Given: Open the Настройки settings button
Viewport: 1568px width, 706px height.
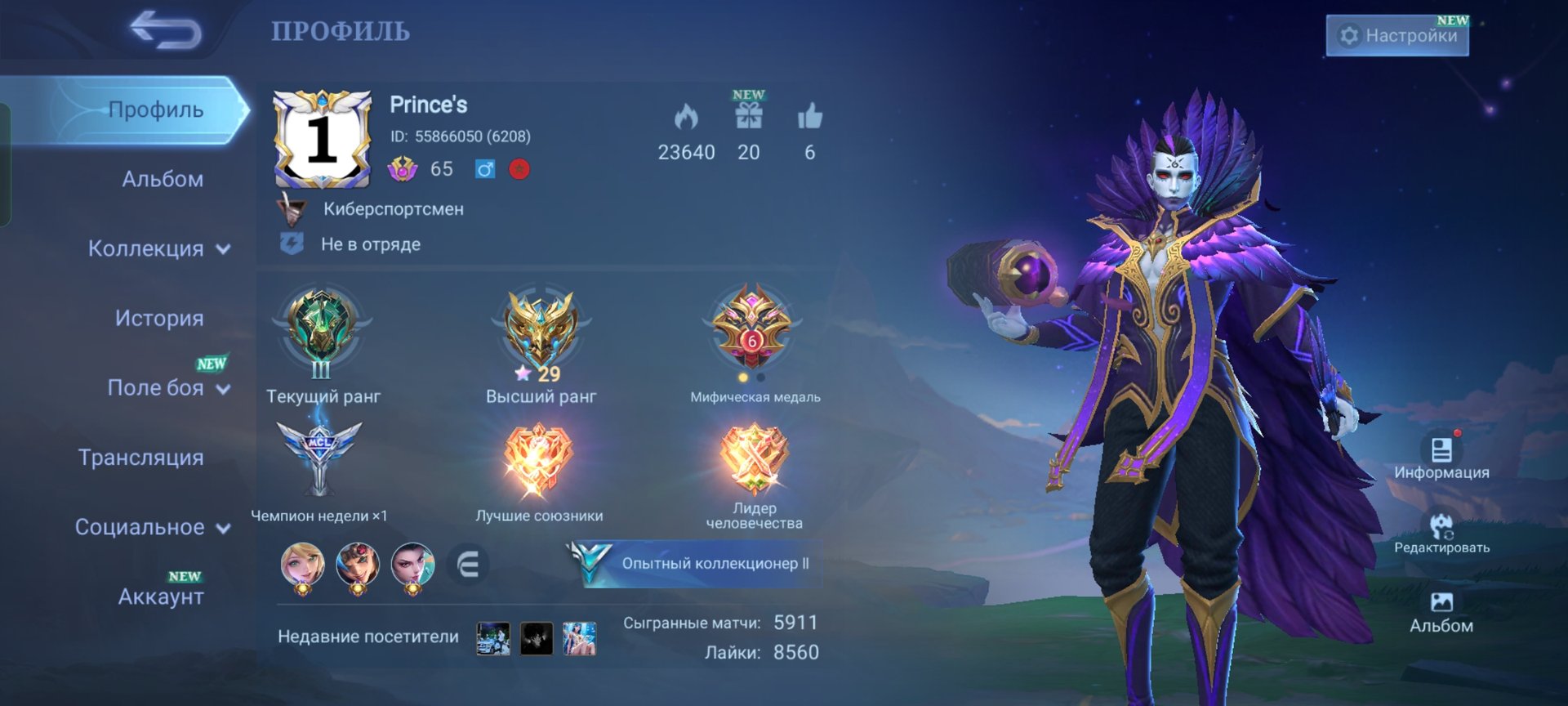Looking at the screenshot, I should [1397, 36].
